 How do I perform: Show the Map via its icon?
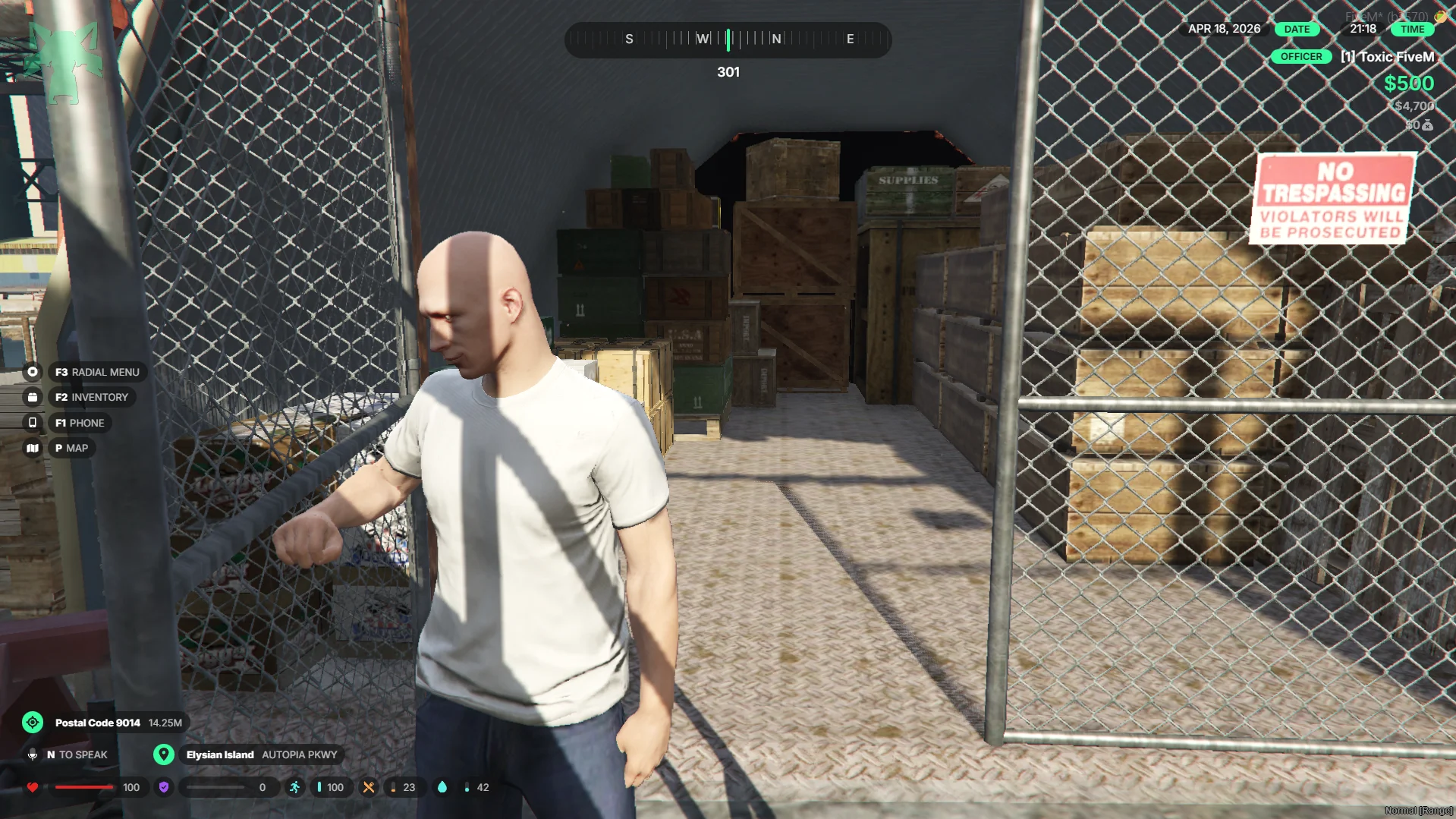[x=33, y=449]
